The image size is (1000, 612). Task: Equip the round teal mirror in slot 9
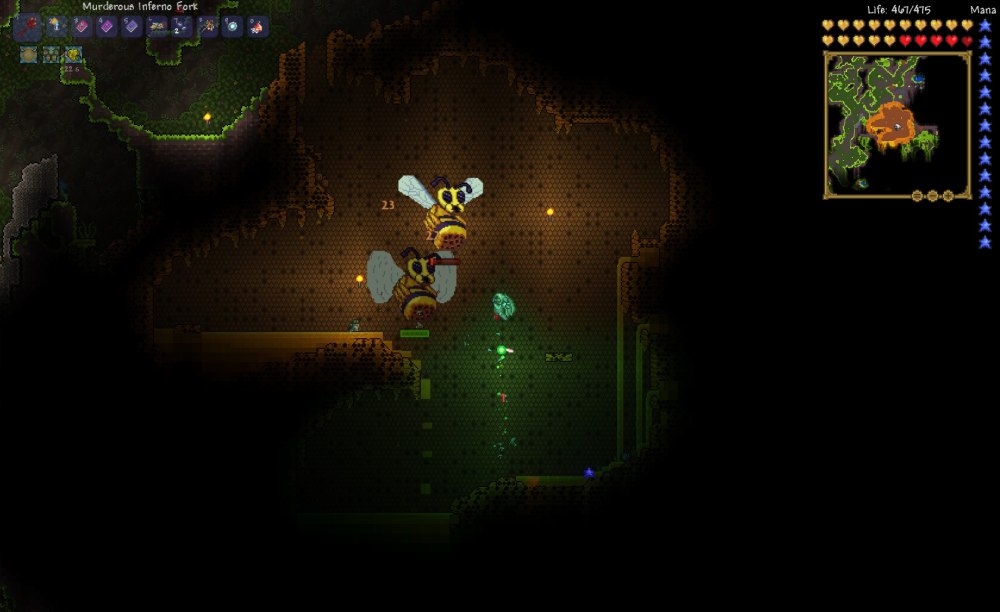[x=233, y=27]
